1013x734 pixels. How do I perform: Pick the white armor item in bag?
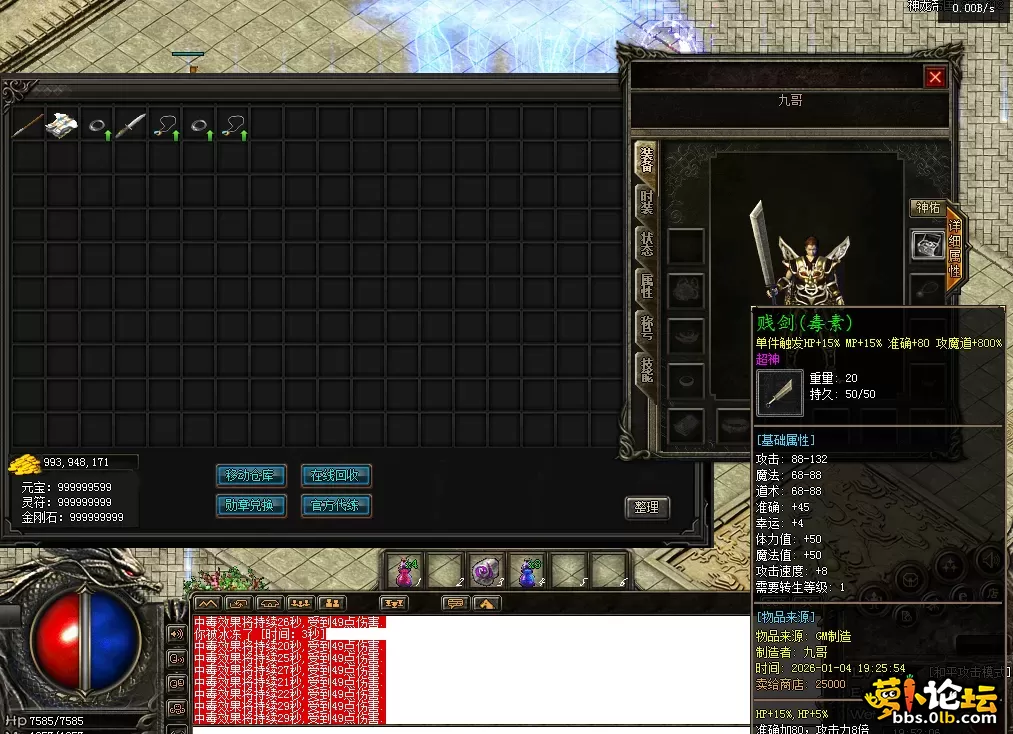pyautogui.click(x=62, y=125)
